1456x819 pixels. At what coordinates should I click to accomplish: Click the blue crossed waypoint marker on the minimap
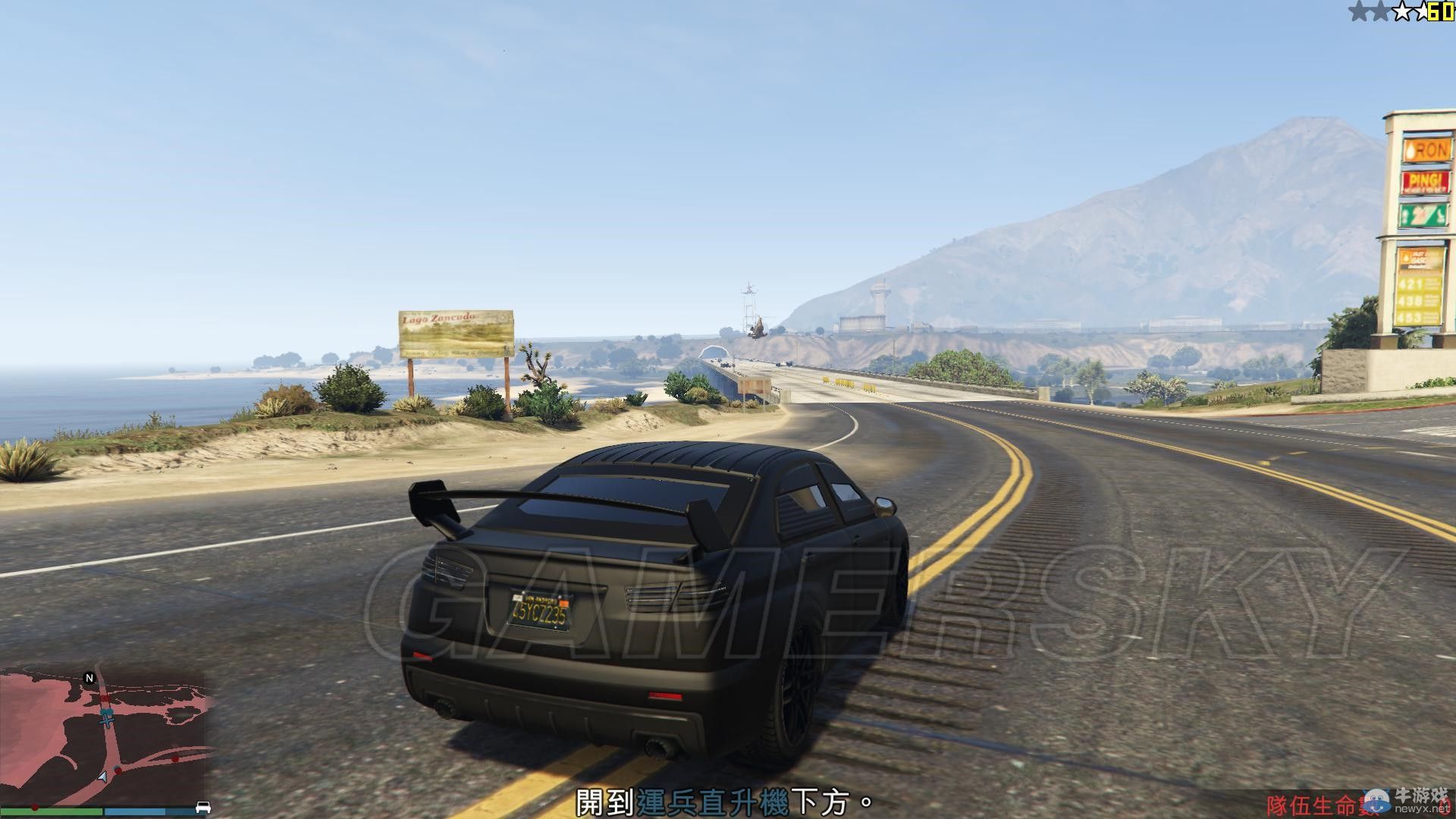point(107,721)
